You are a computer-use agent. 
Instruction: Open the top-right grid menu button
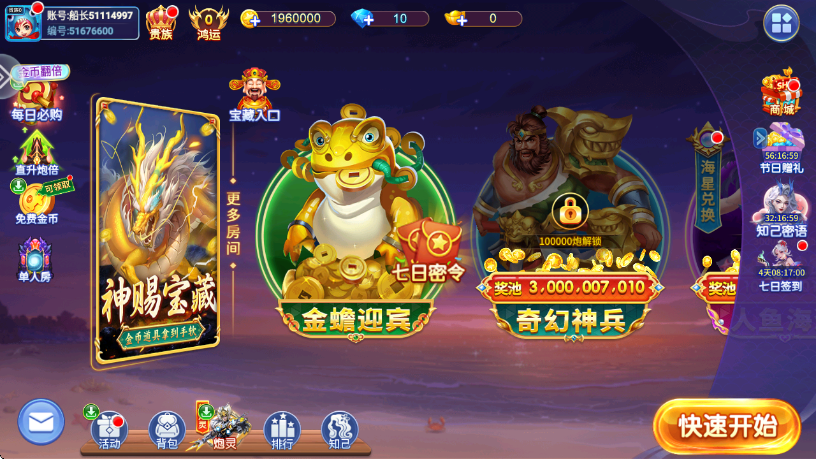781,23
